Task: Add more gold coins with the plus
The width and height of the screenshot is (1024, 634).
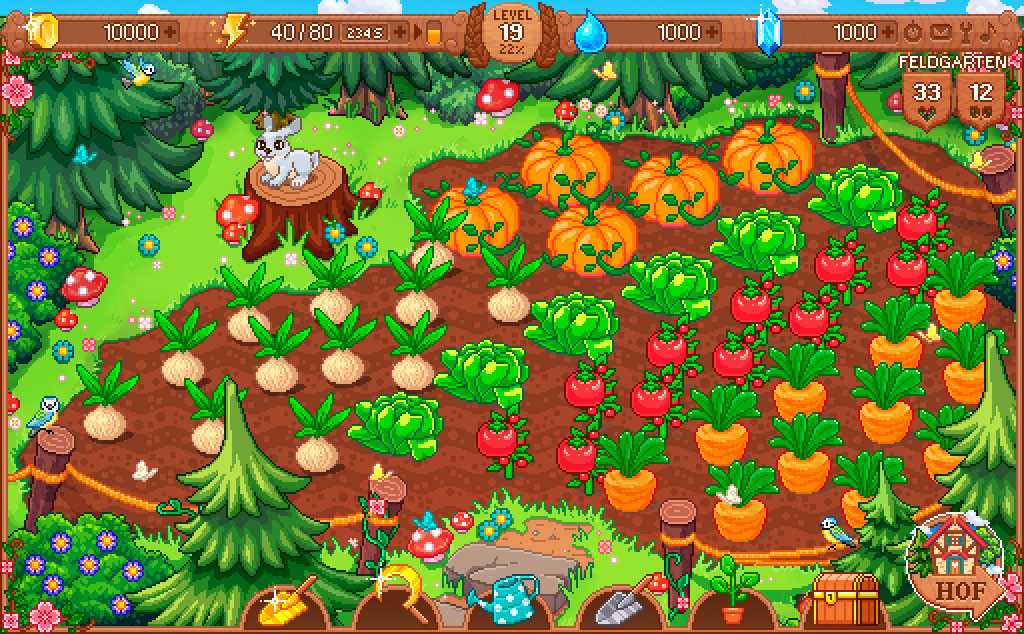Action: pos(171,32)
